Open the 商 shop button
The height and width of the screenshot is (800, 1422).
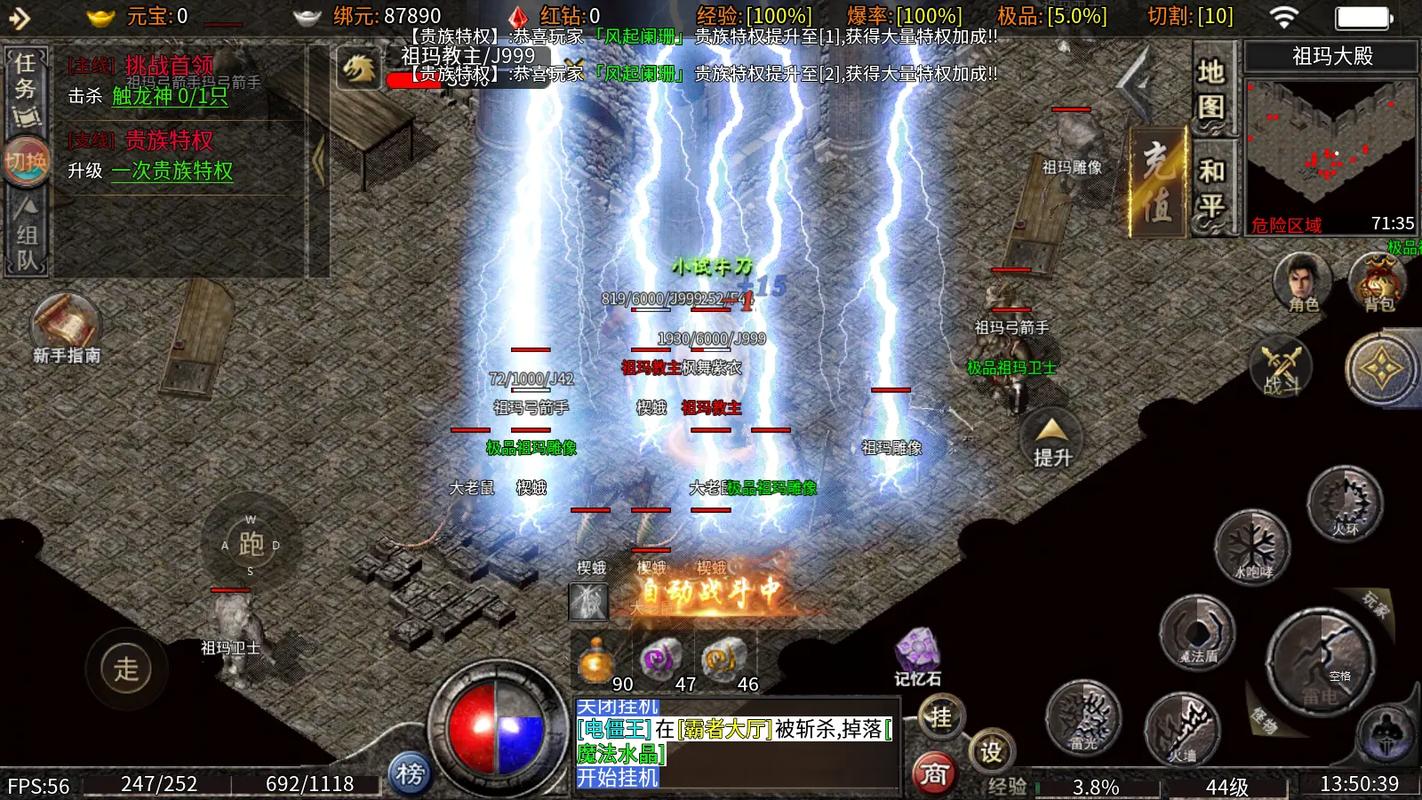[934, 772]
